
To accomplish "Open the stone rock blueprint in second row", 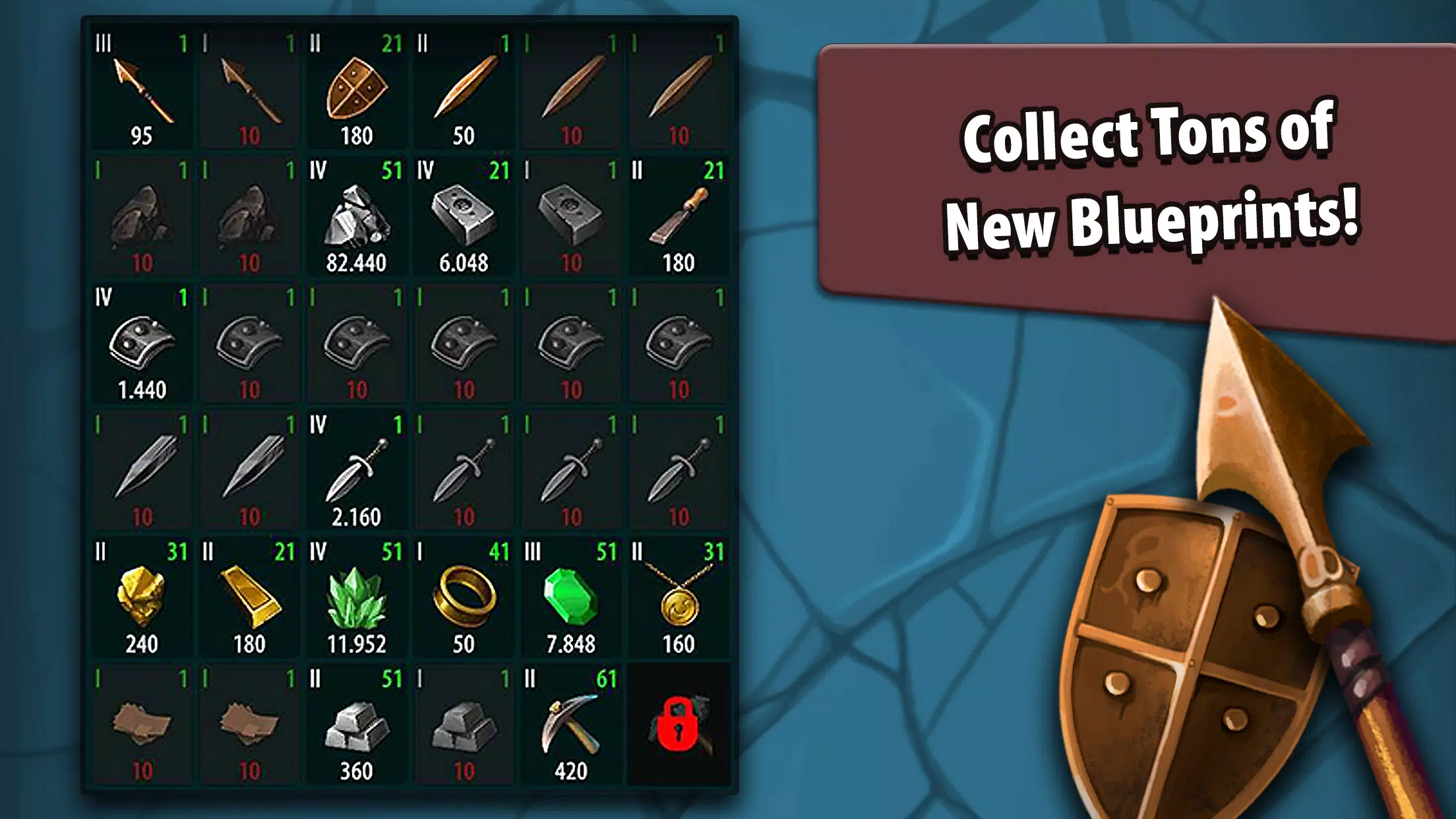I will click(141, 214).
